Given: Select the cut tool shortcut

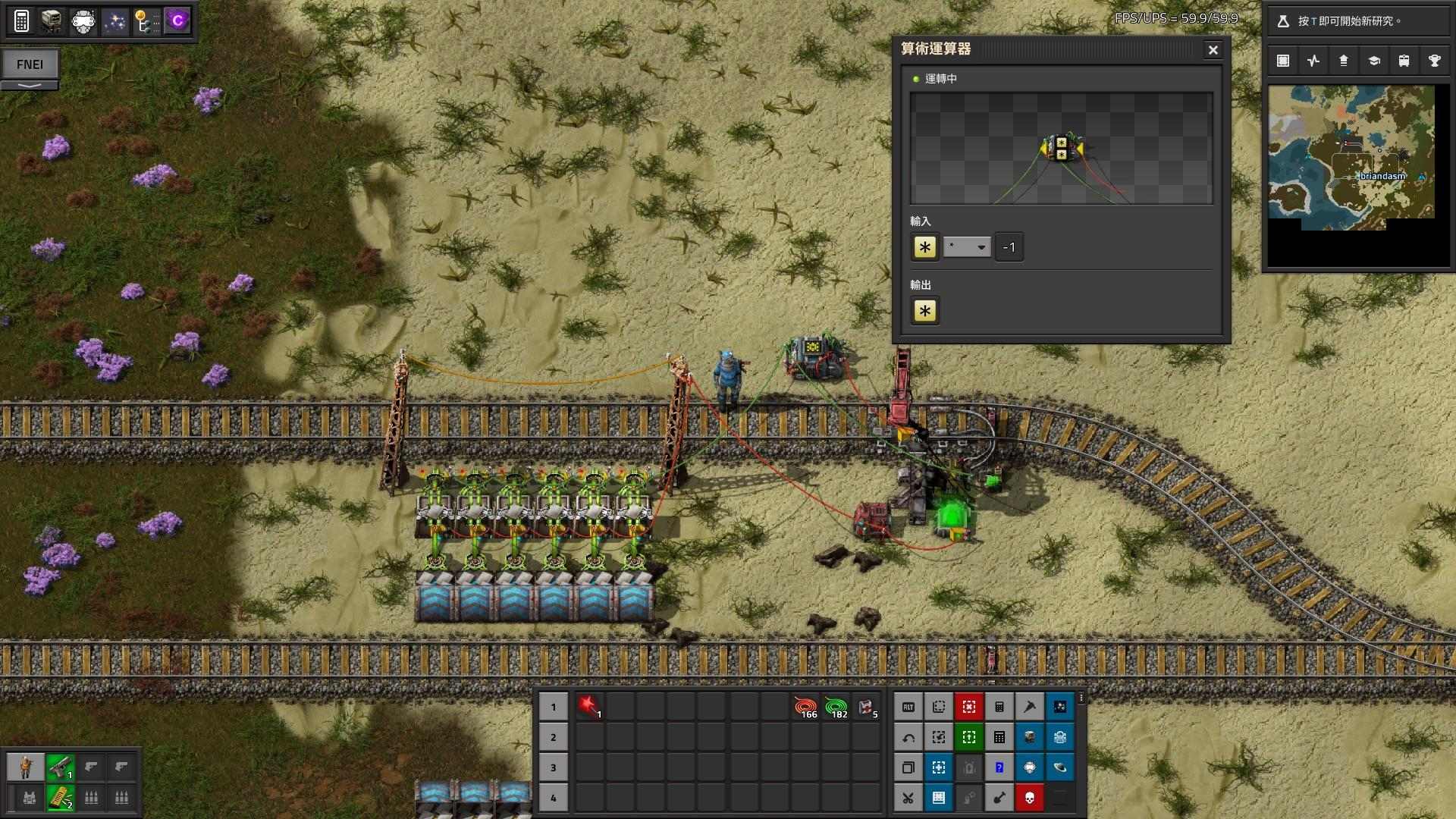Looking at the screenshot, I should coord(908,797).
